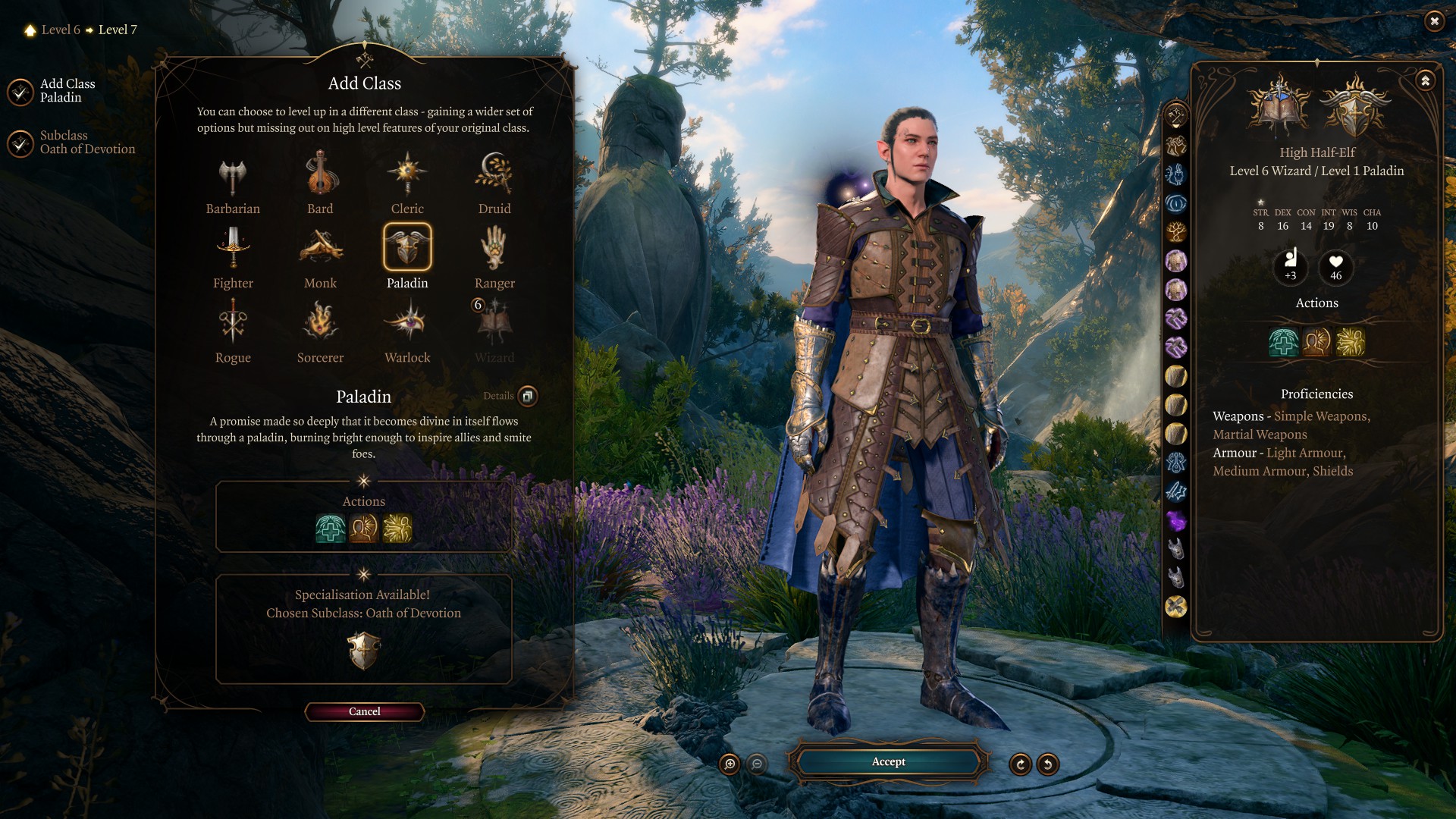Close the level up screen
The image size is (1456, 819).
(x=1434, y=21)
